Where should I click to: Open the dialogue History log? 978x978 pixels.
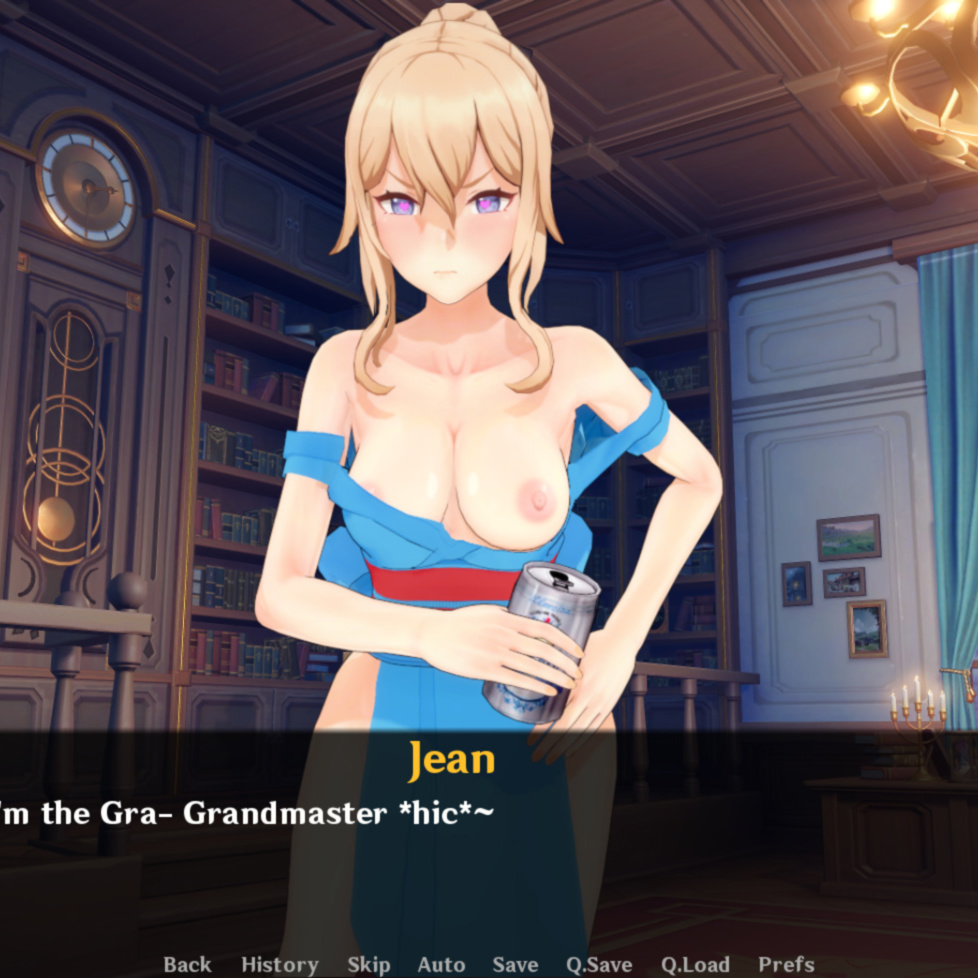point(279,964)
